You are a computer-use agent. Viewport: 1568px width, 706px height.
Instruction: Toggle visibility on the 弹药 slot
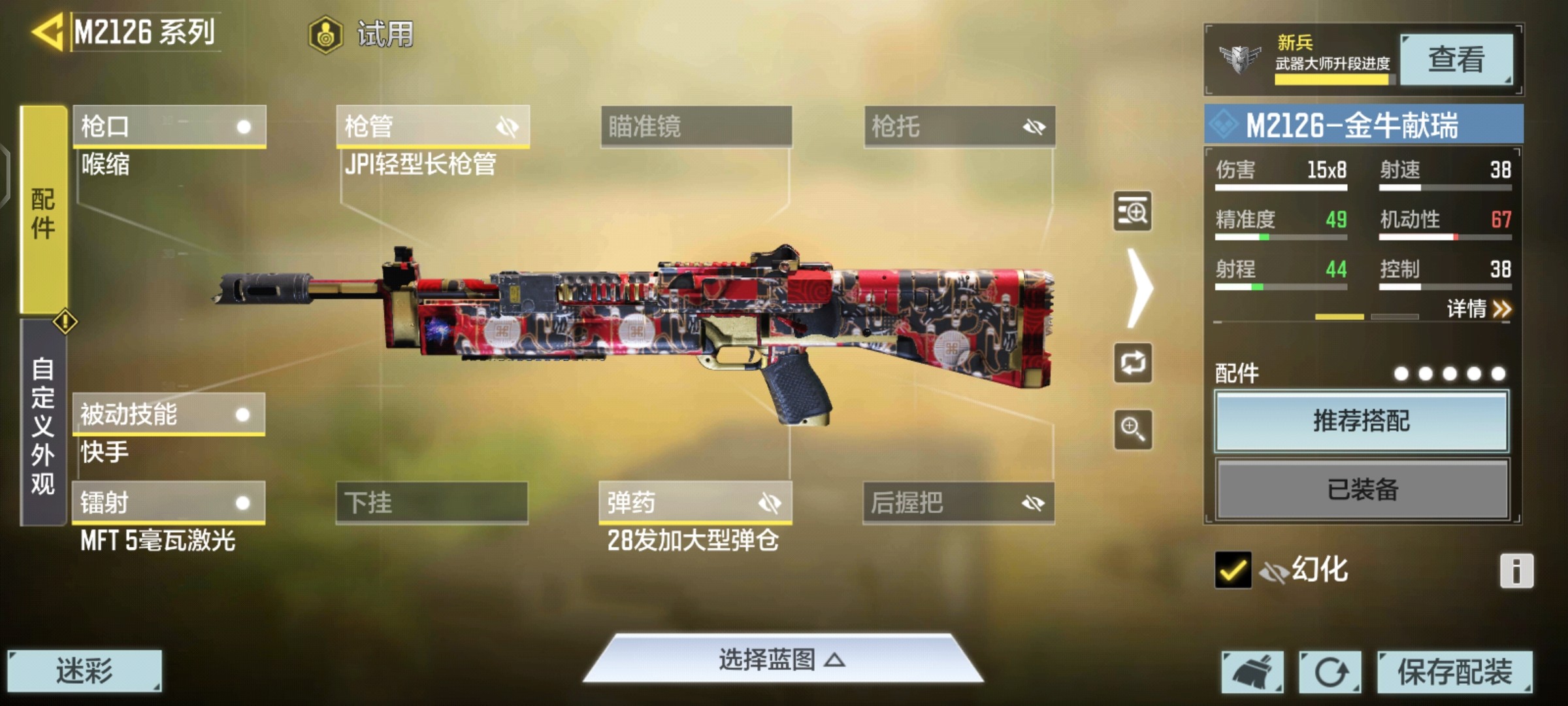(772, 503)
